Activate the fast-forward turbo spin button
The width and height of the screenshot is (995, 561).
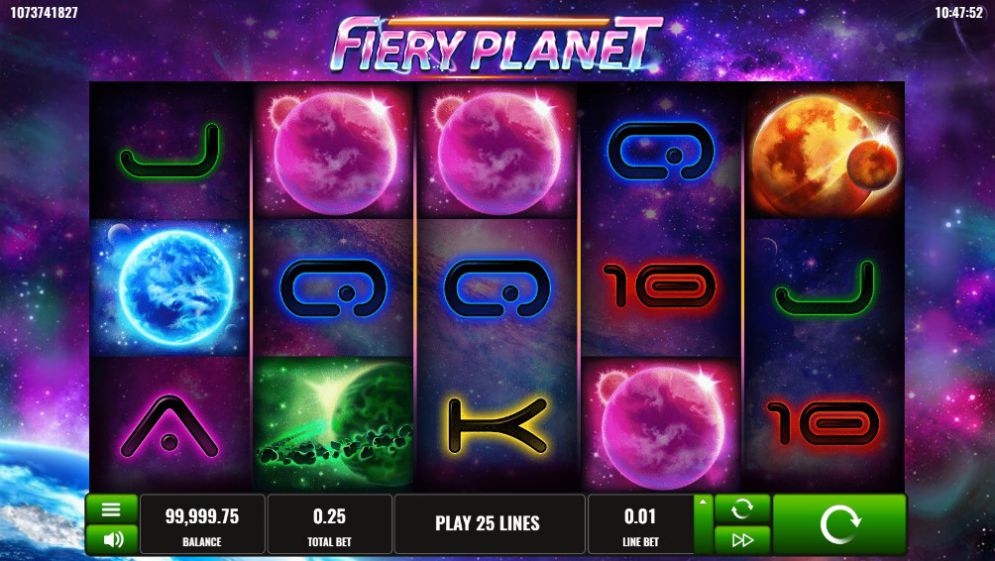click(742, 540)
